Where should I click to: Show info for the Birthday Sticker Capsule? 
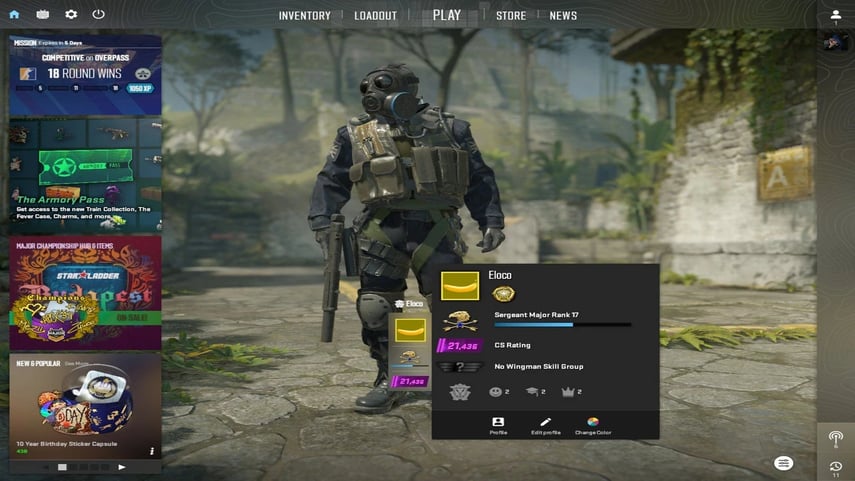(152, 451)
